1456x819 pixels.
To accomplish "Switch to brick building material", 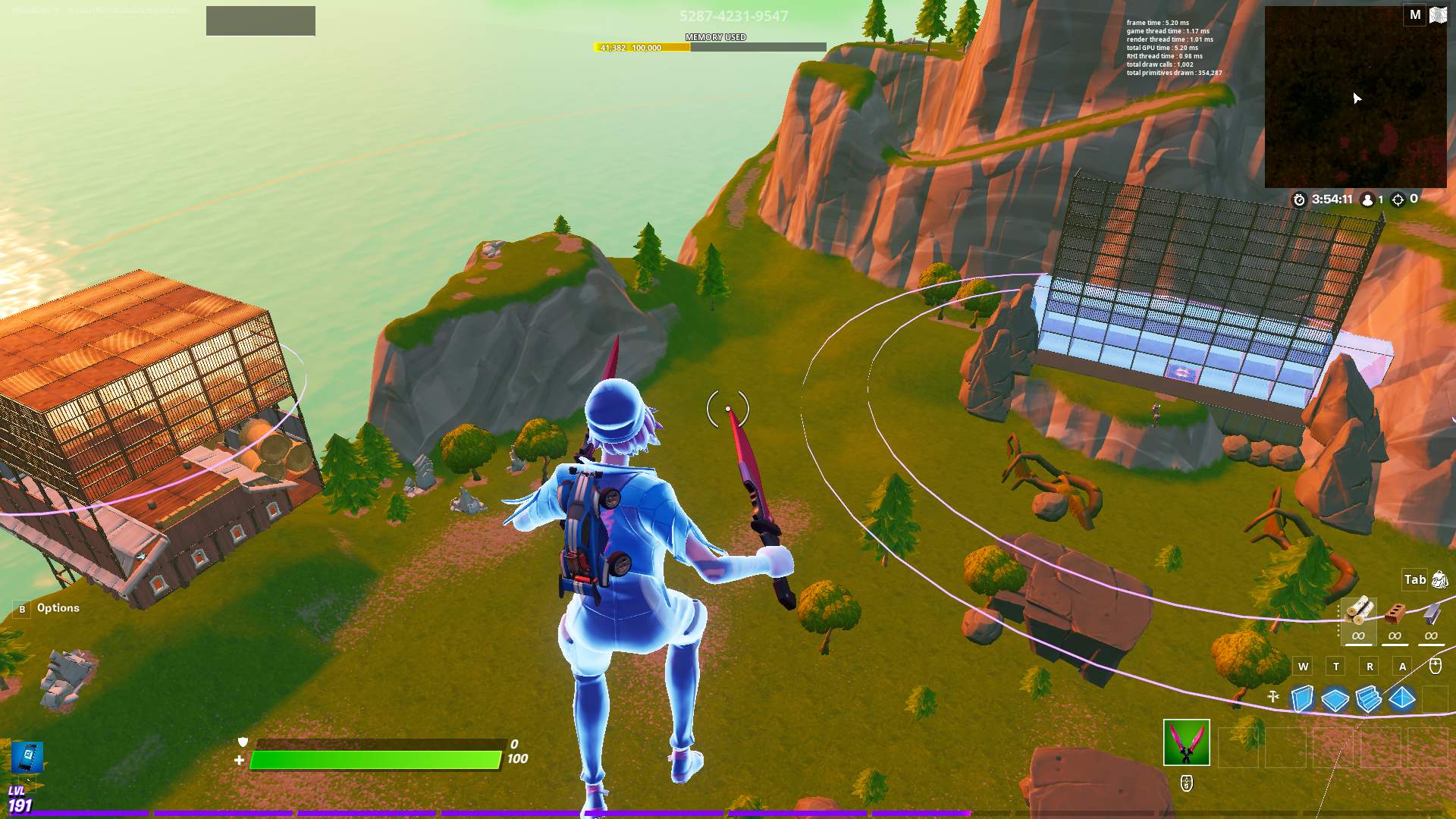I will coord(1395,613).
